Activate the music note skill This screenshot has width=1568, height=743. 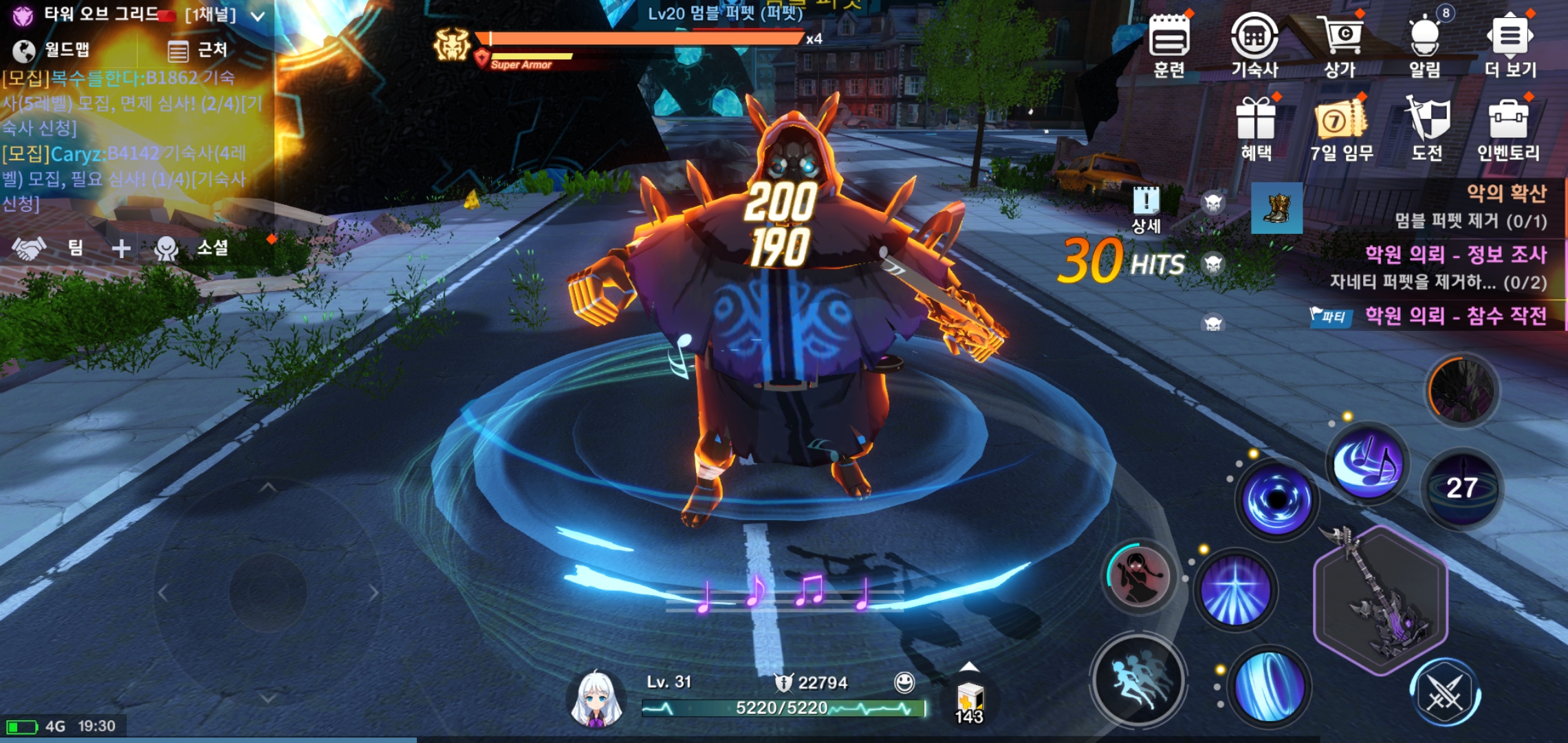1367,464
